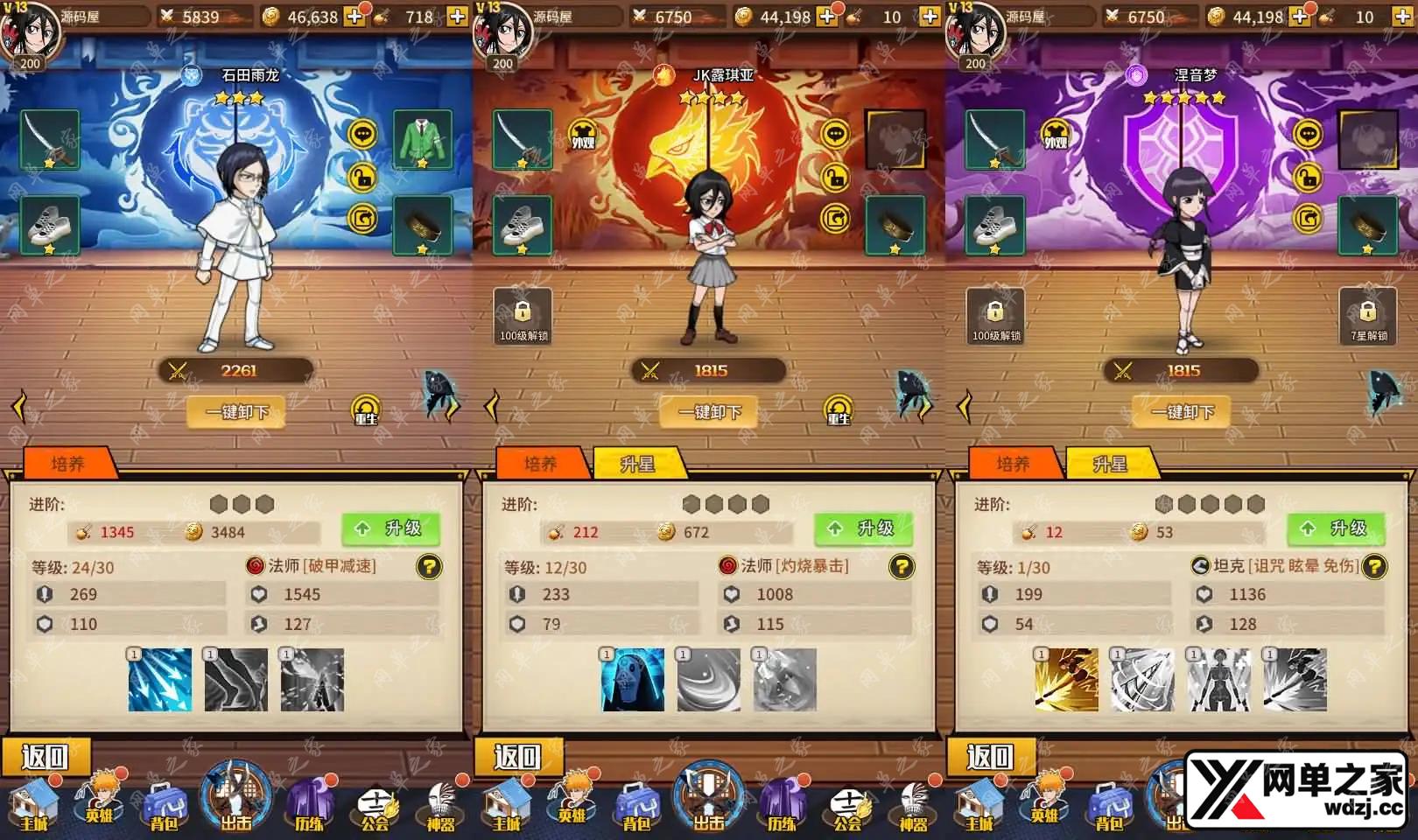The image size is (1418, 840).
Task: Tap the locked 7星解锁 slot
Action: pyautogui.click(x=1368, y=316)
